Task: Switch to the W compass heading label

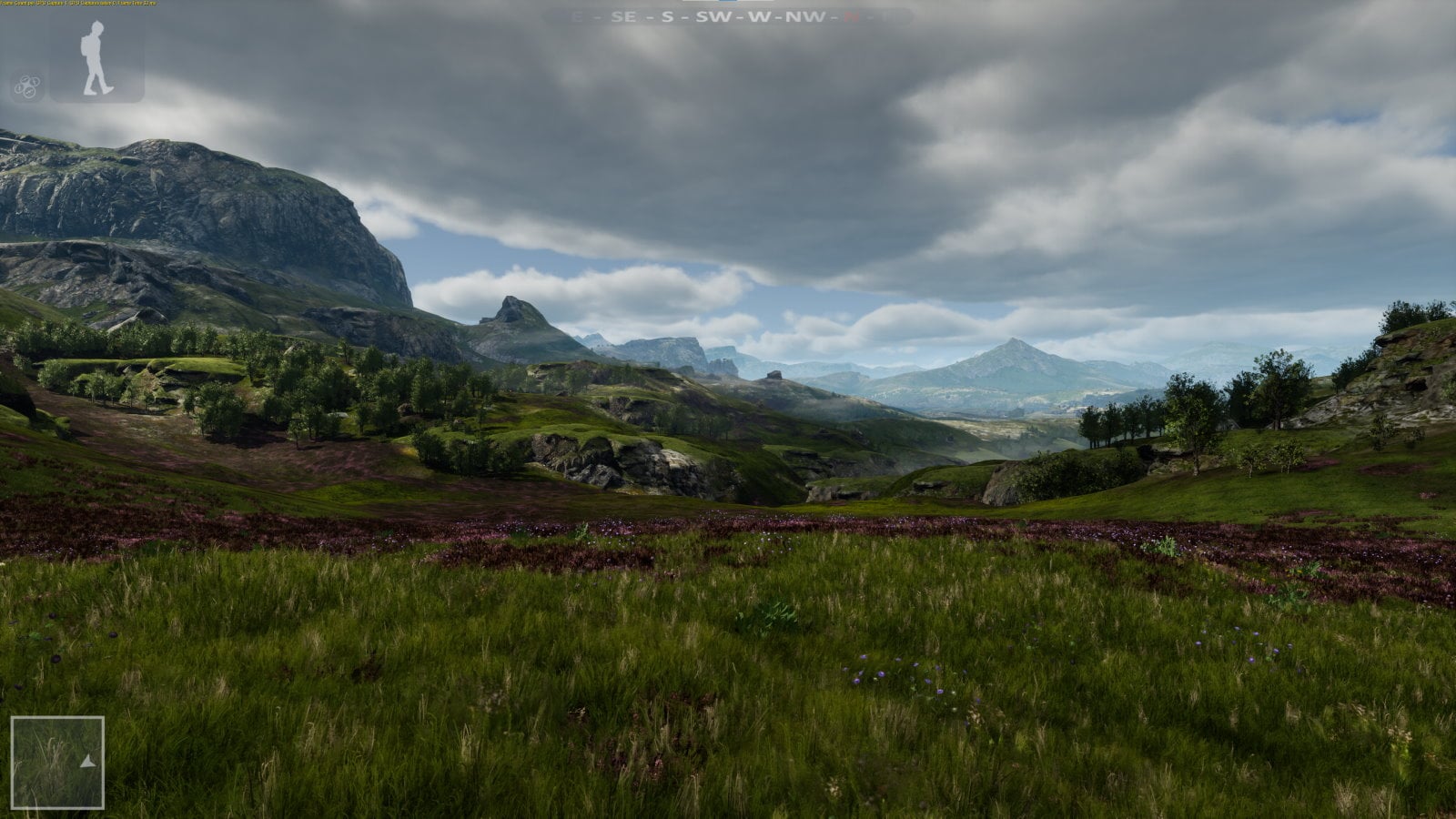Action: point(760,15)
